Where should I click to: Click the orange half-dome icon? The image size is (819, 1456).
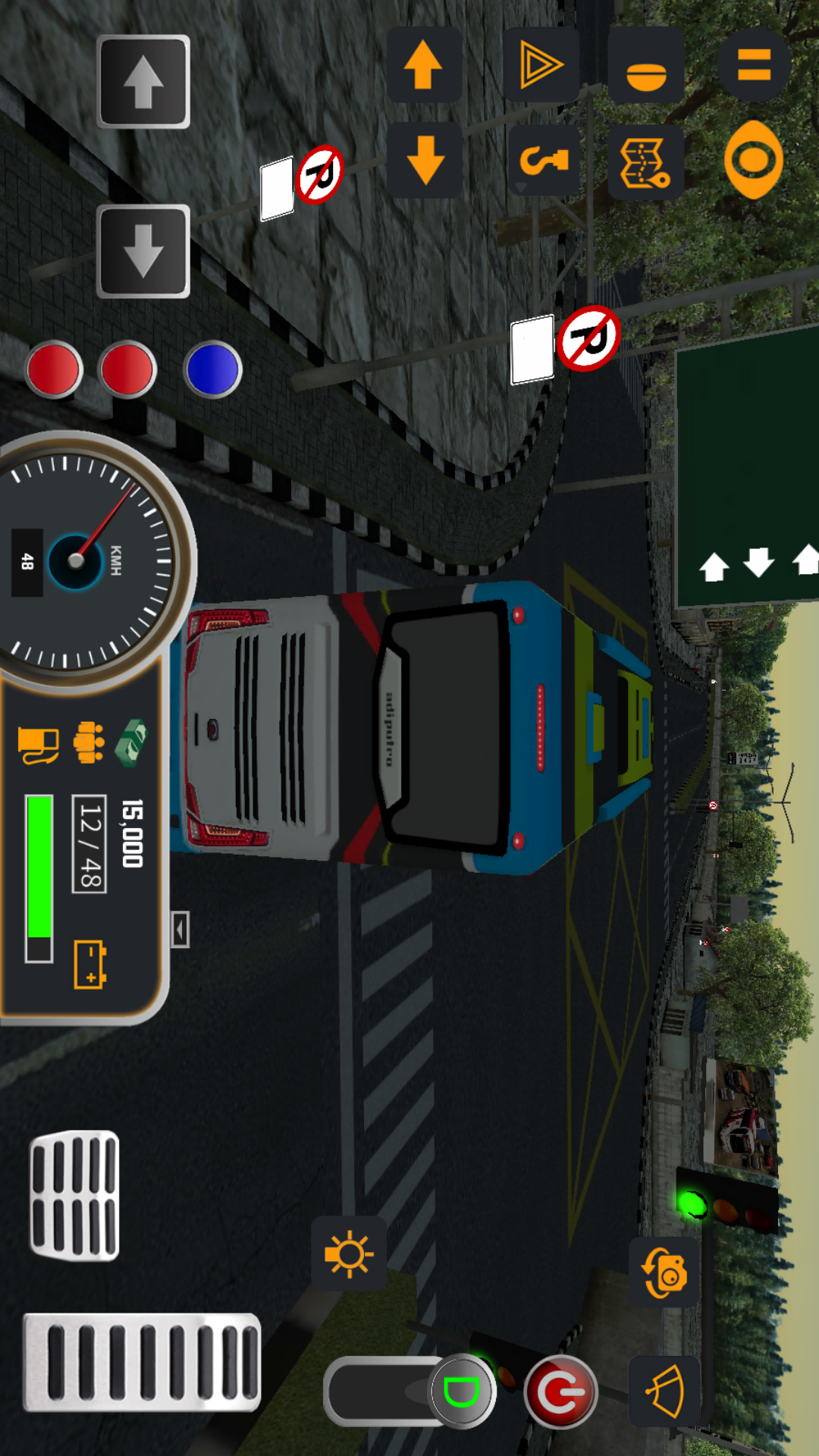[x=646, y=67]
